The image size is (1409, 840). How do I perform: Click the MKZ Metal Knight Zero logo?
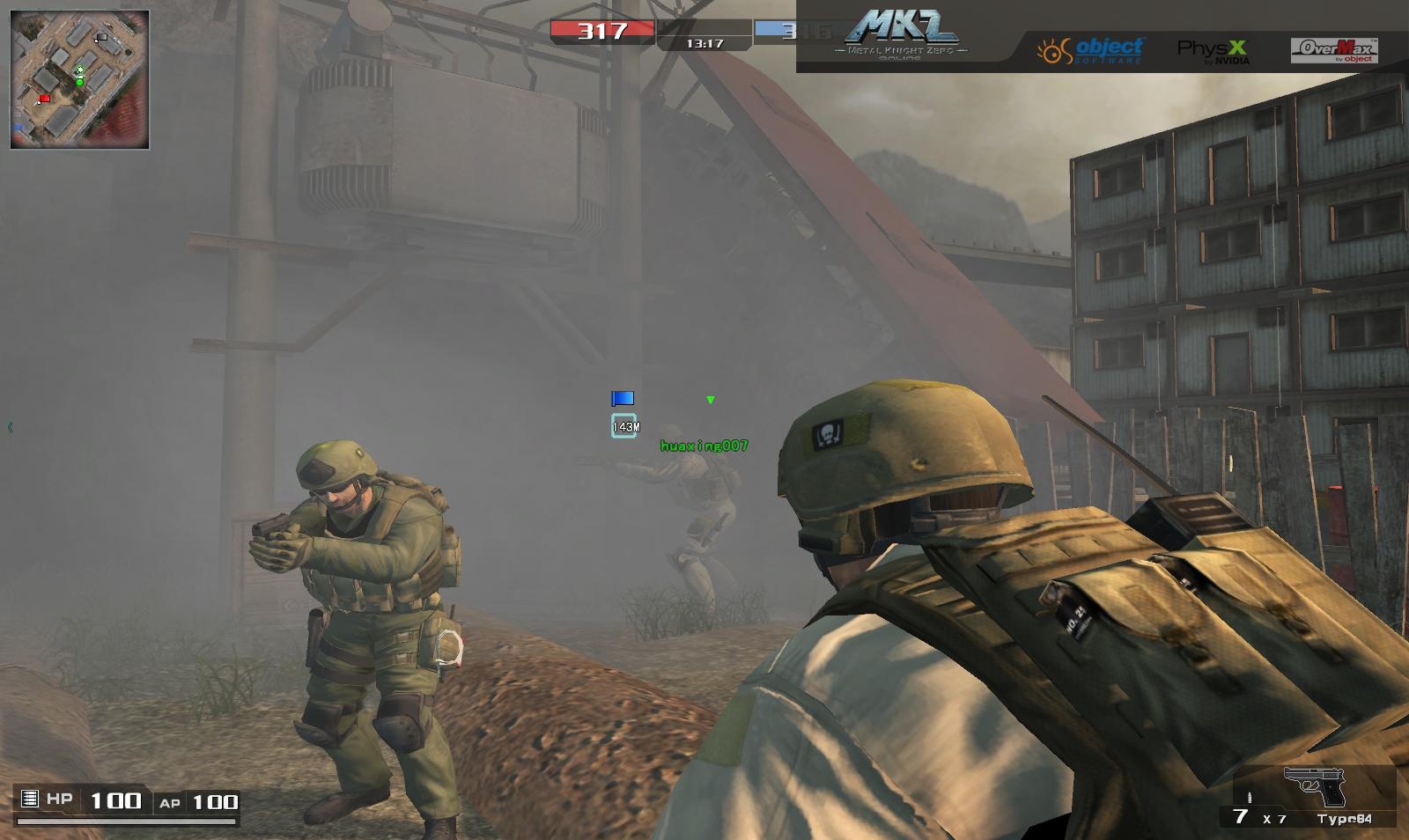point(900,34)
